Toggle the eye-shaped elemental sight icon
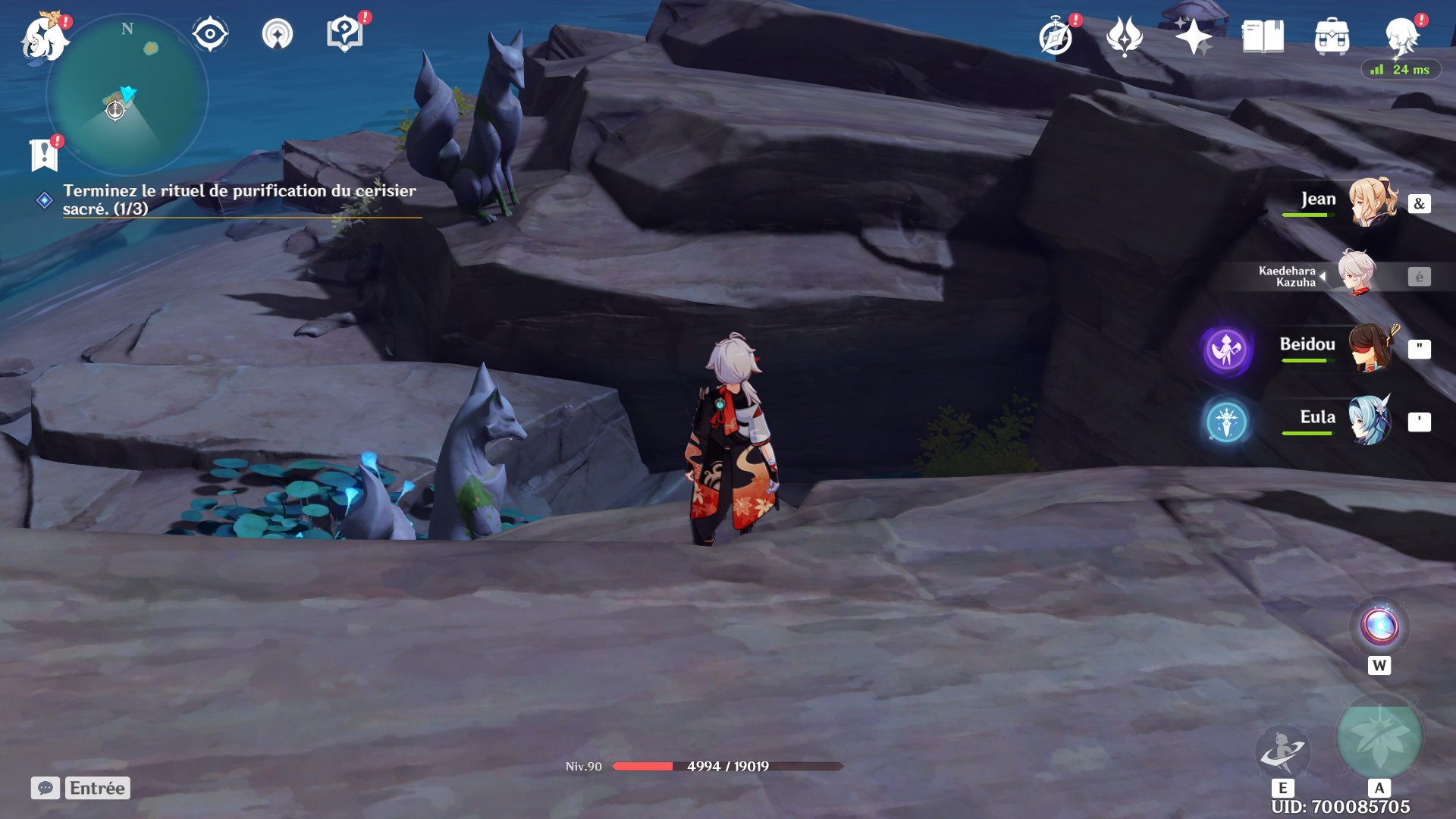The image size is (1456, 819). 210,34
